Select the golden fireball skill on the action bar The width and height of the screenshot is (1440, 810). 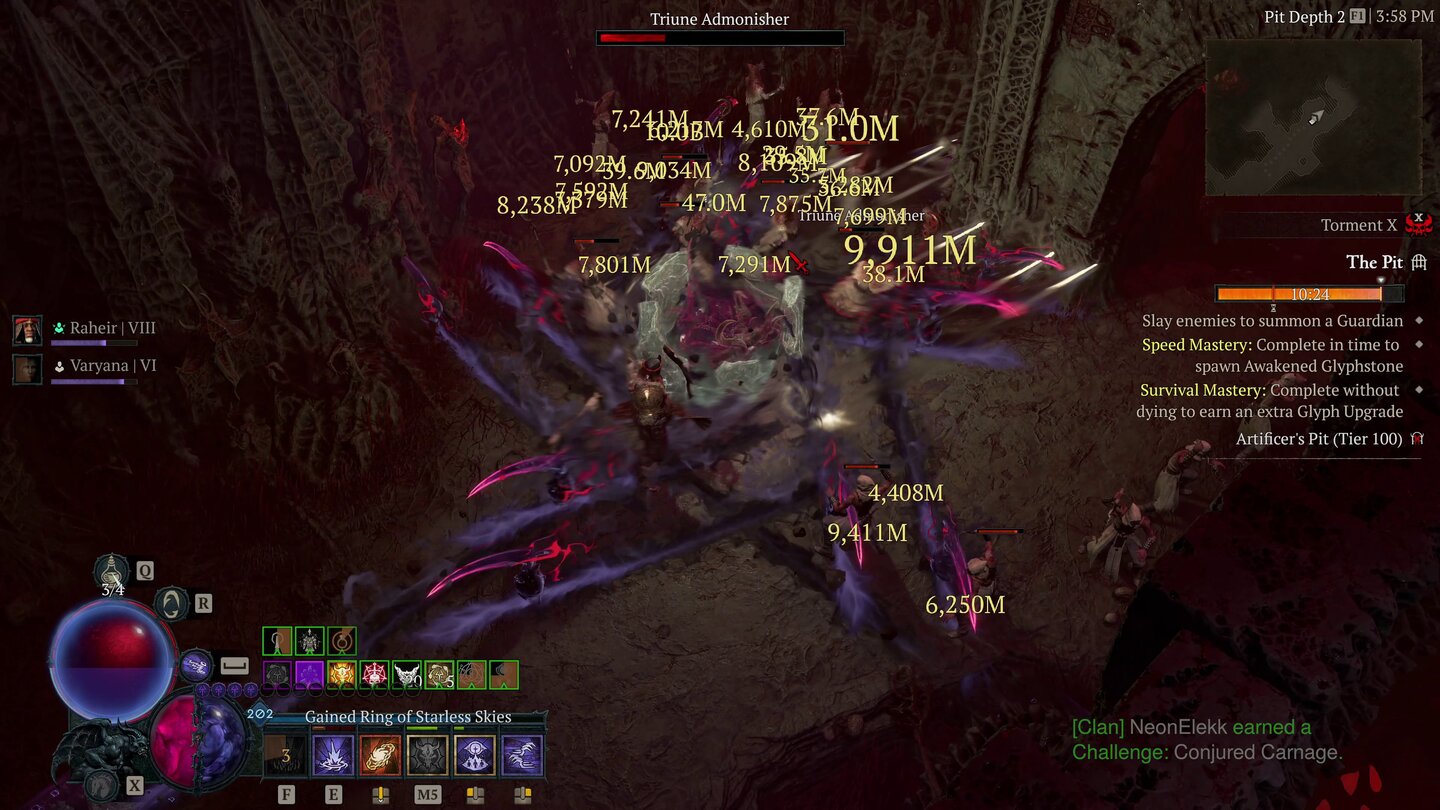pyautogui.click(x=381, y=752)
